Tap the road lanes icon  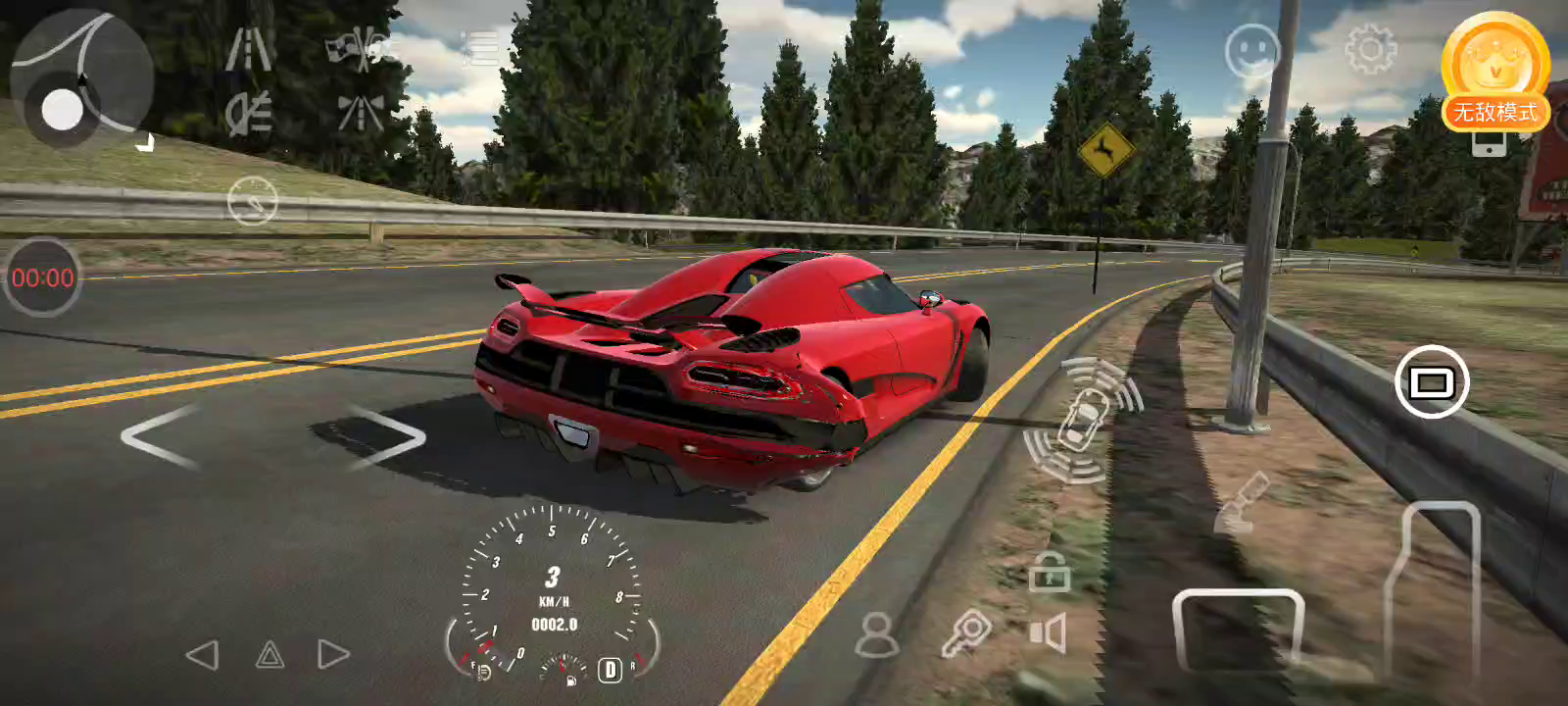(x=249, y=50)
